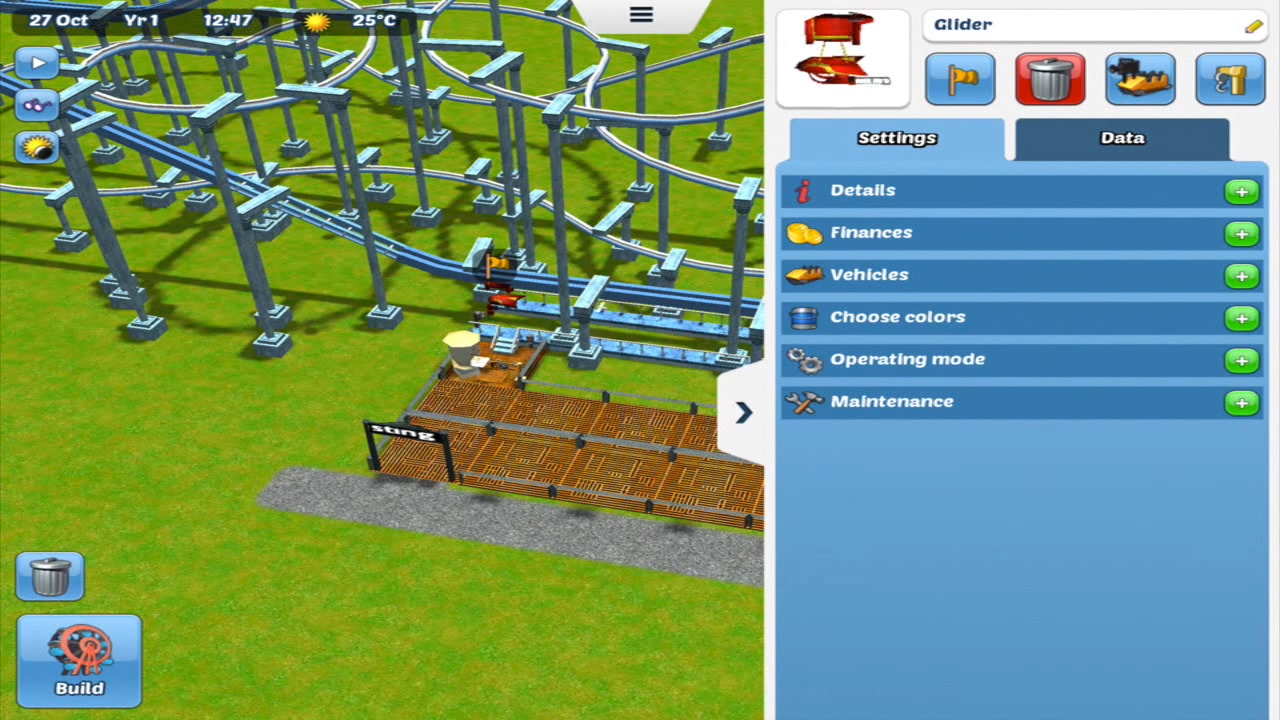
Task: Expand the Maintenance section
Action: pyautogui.click(x=1241, y=402)
